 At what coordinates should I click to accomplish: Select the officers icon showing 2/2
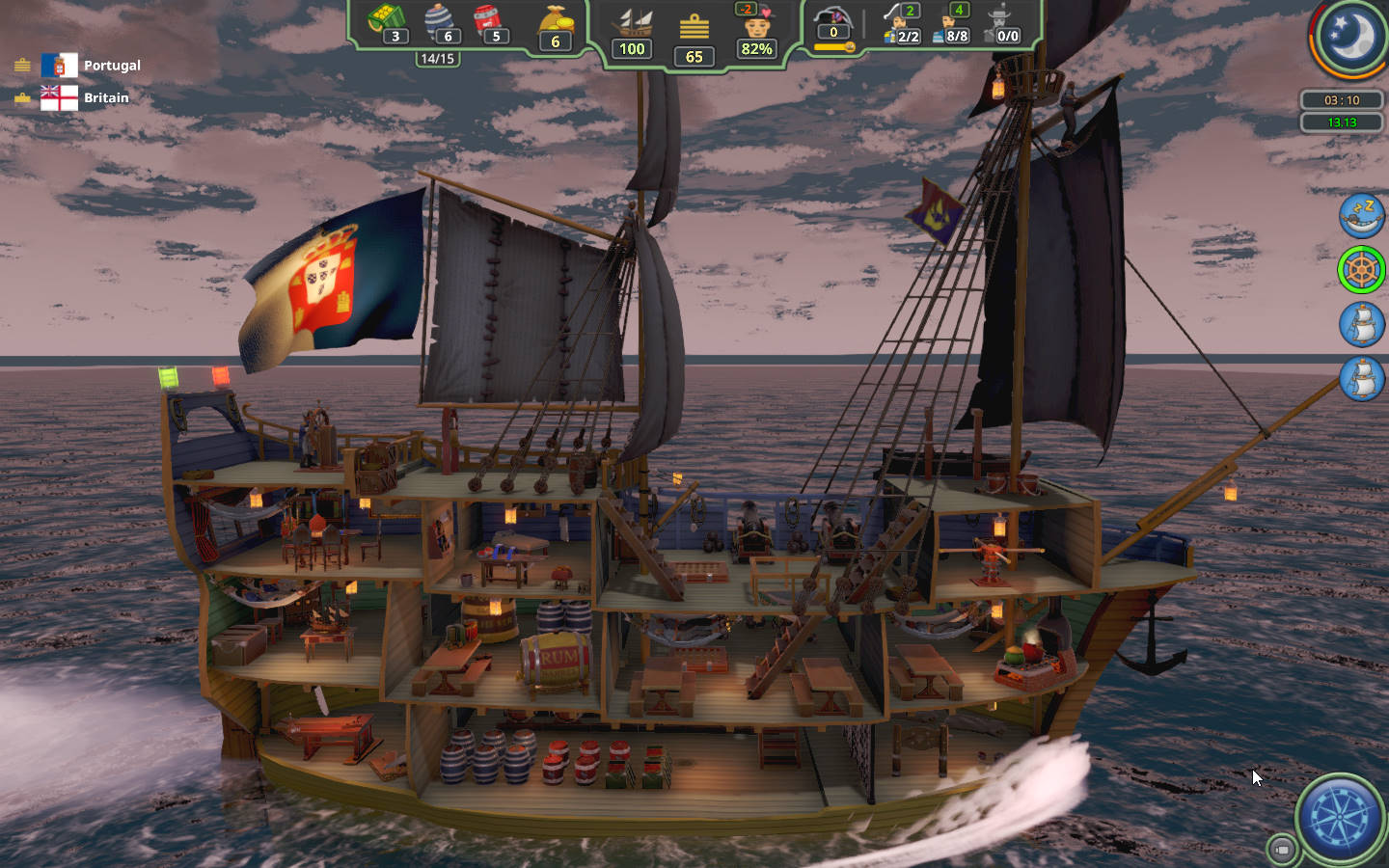(903, 23)
